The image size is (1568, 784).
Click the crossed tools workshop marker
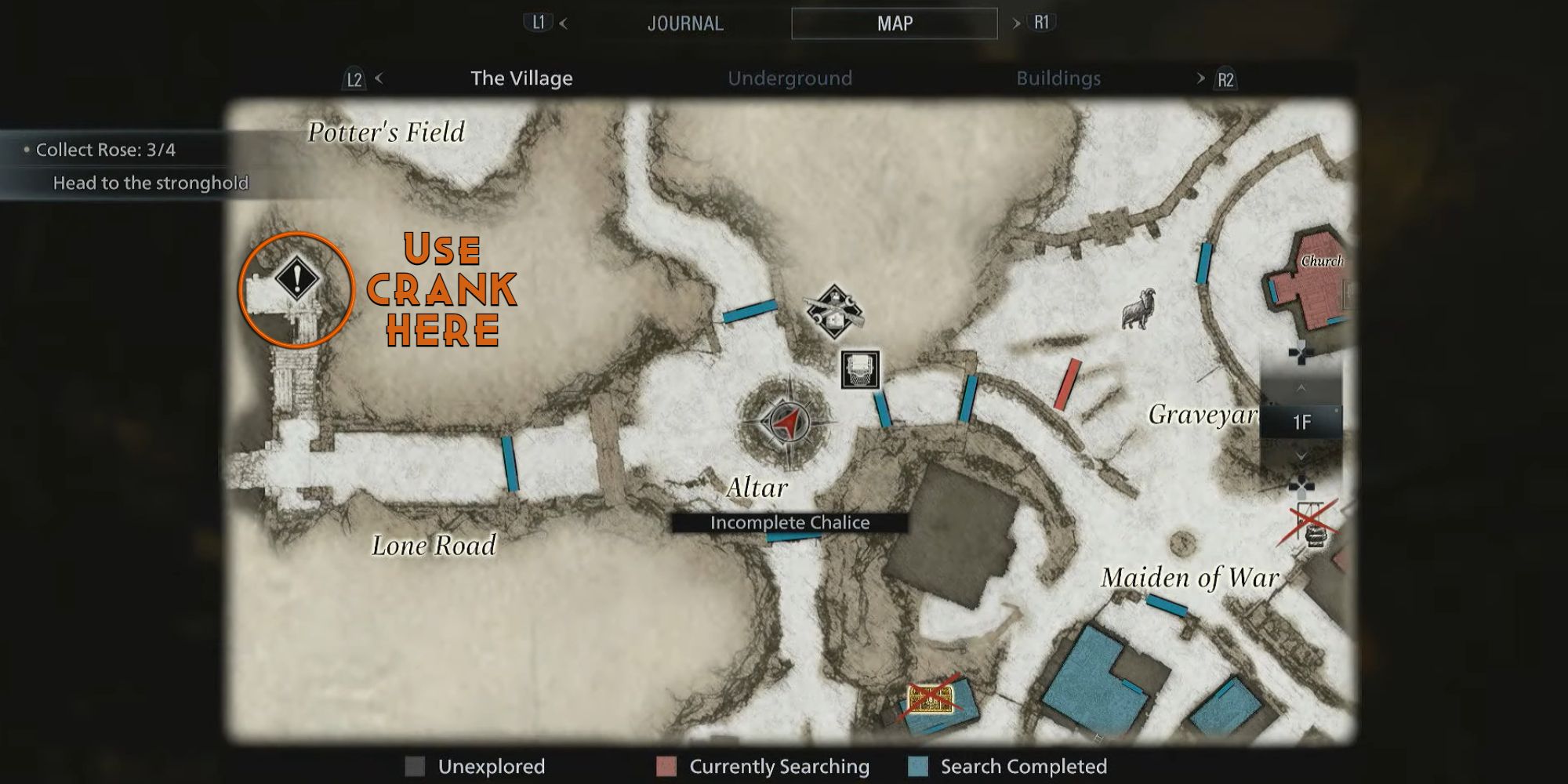click(835, 312)
